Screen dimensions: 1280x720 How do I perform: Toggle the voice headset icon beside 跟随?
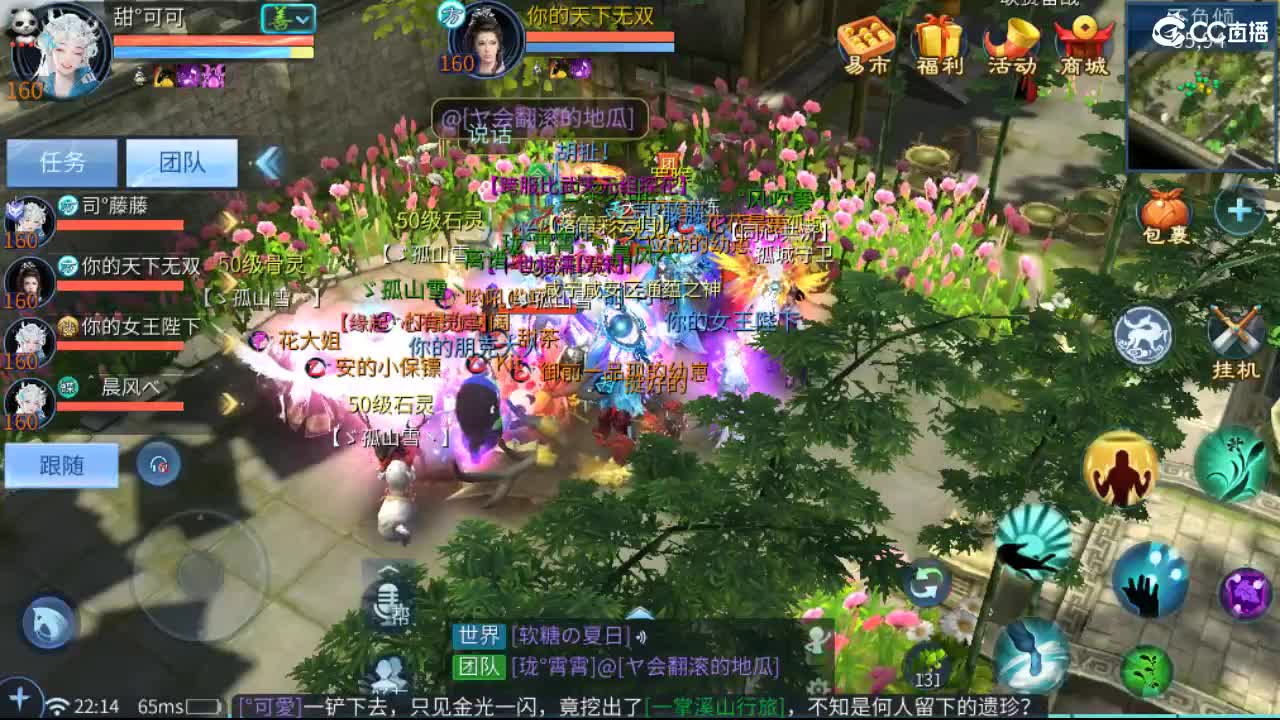pyautogui.click(x=157, y=465)
